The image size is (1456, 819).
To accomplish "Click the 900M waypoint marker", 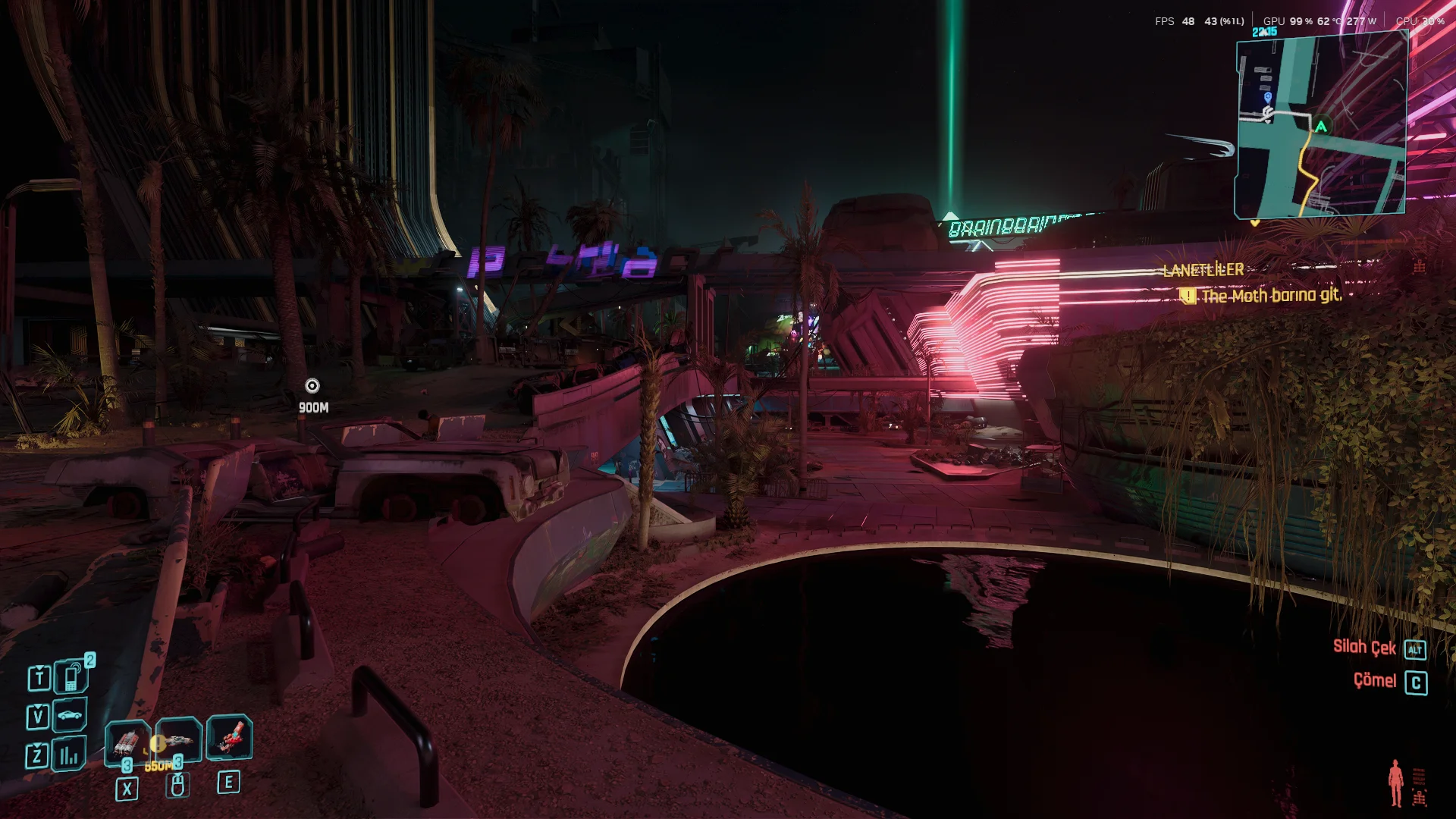I will click(312, 386).
